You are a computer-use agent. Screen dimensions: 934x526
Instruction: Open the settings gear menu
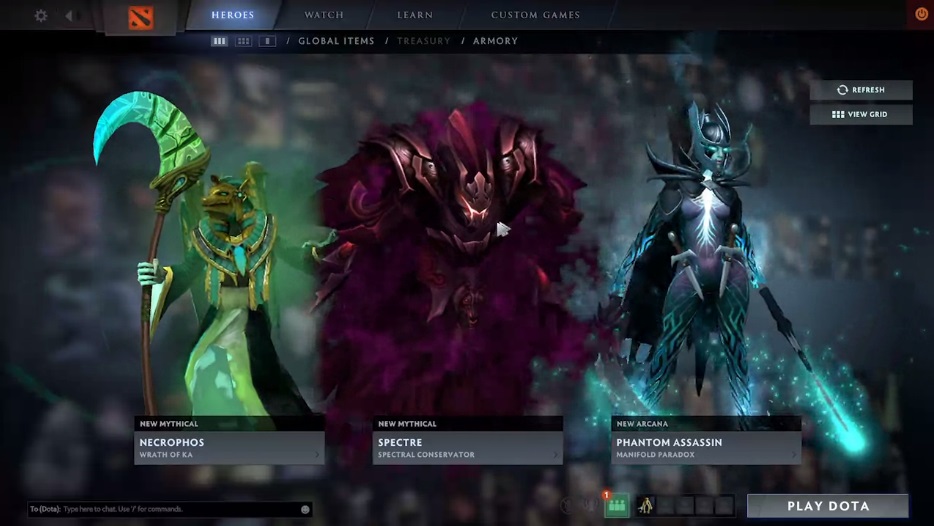(x=41, y=16)
